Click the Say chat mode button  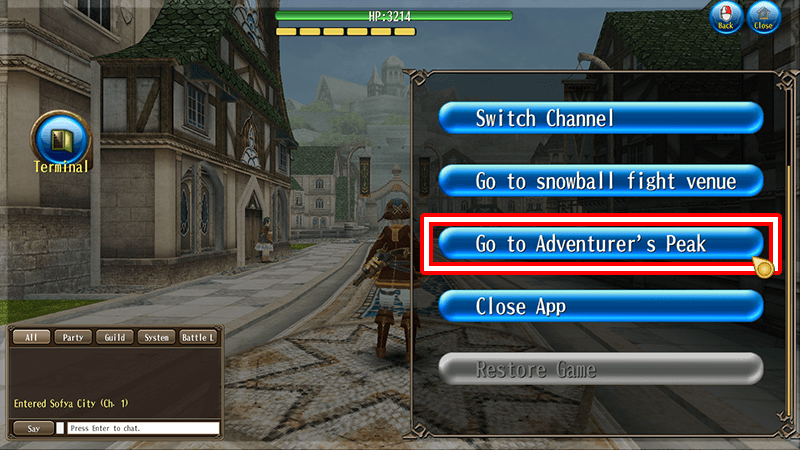(x=33, y=428)
